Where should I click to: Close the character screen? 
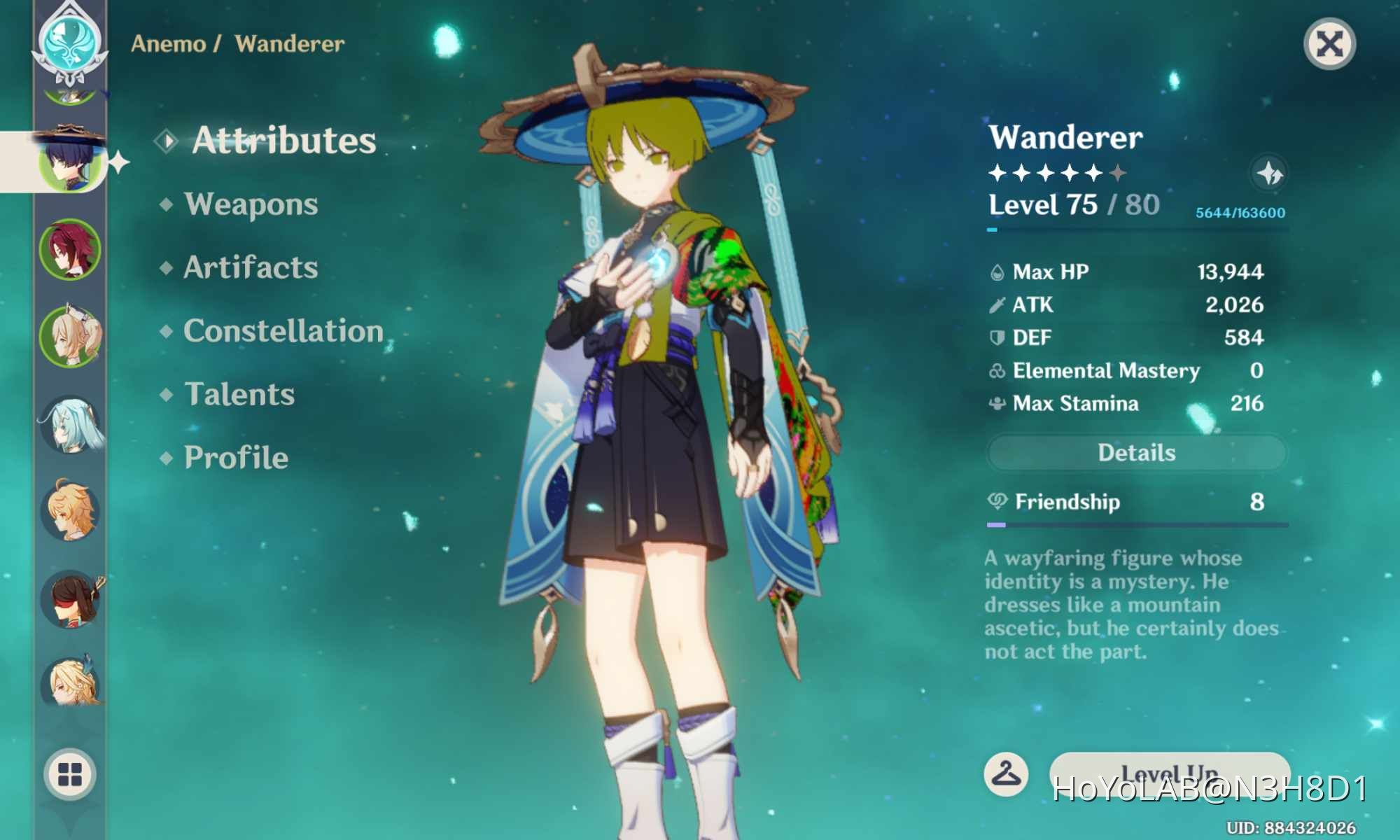(x=1329, y=44)
